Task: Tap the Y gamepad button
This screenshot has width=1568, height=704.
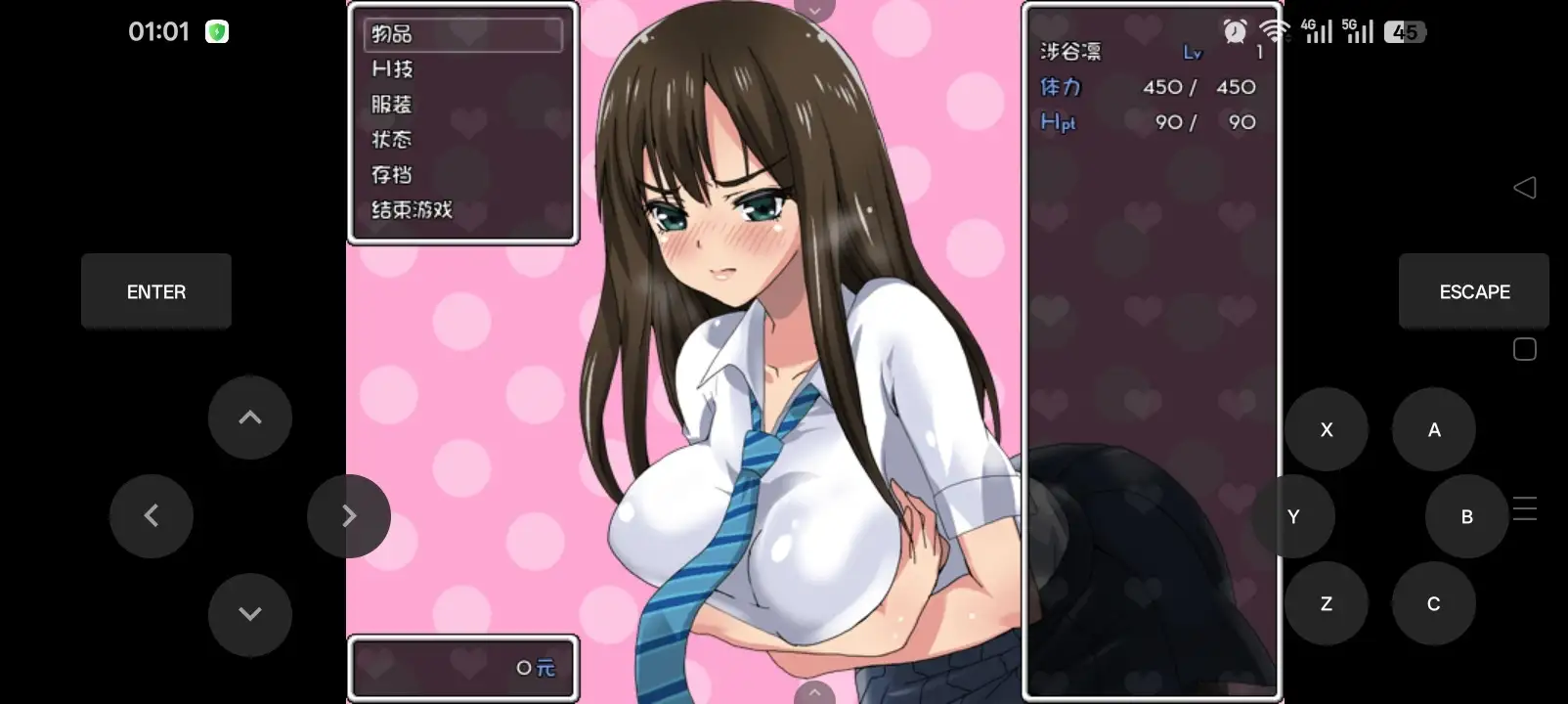Action: [x=1293, y=516]
